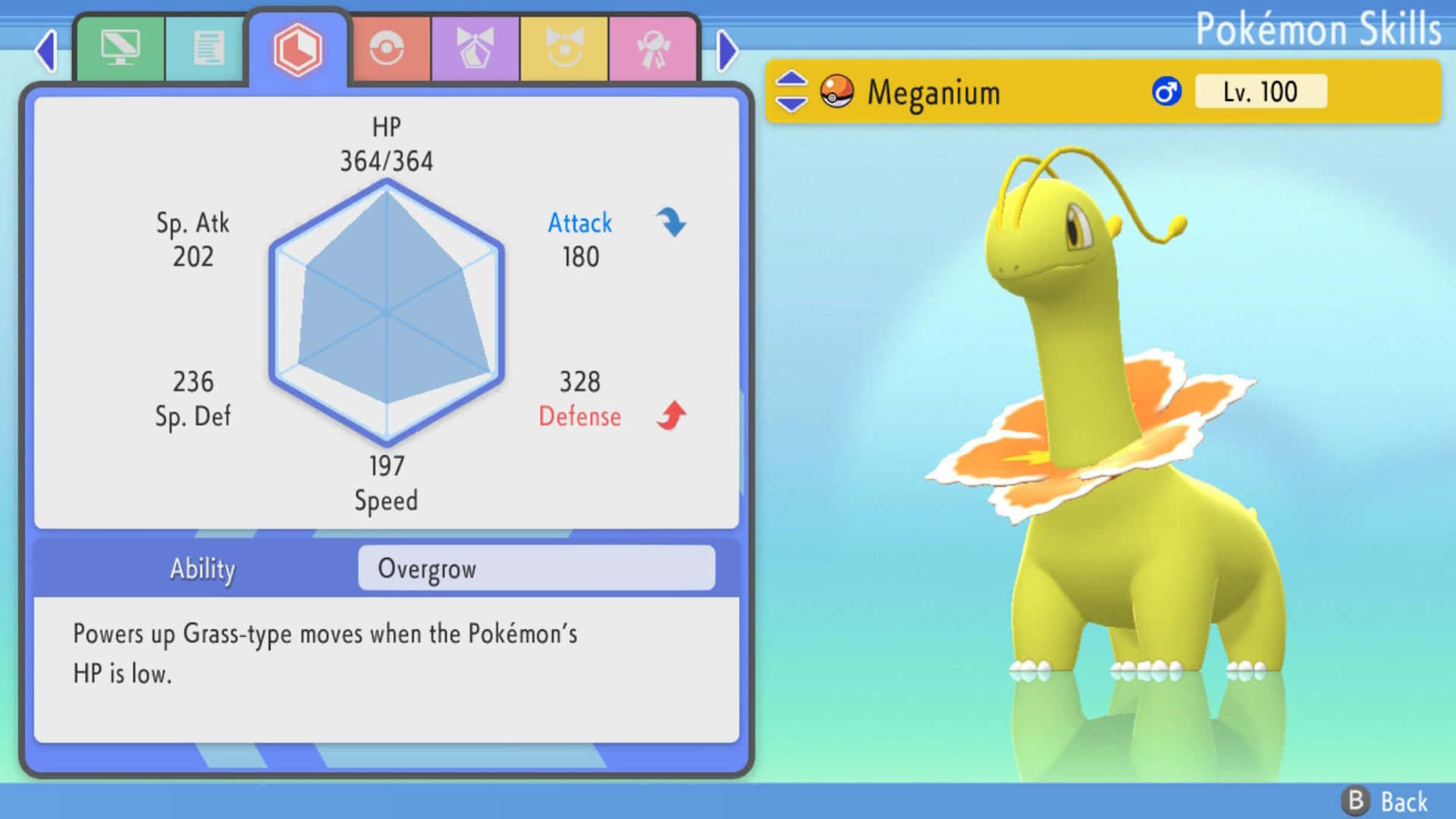The height and width of the screenshot is (819, 1456).
Task: Click the Lv. 100 level display
Action: coord(1259,91)
